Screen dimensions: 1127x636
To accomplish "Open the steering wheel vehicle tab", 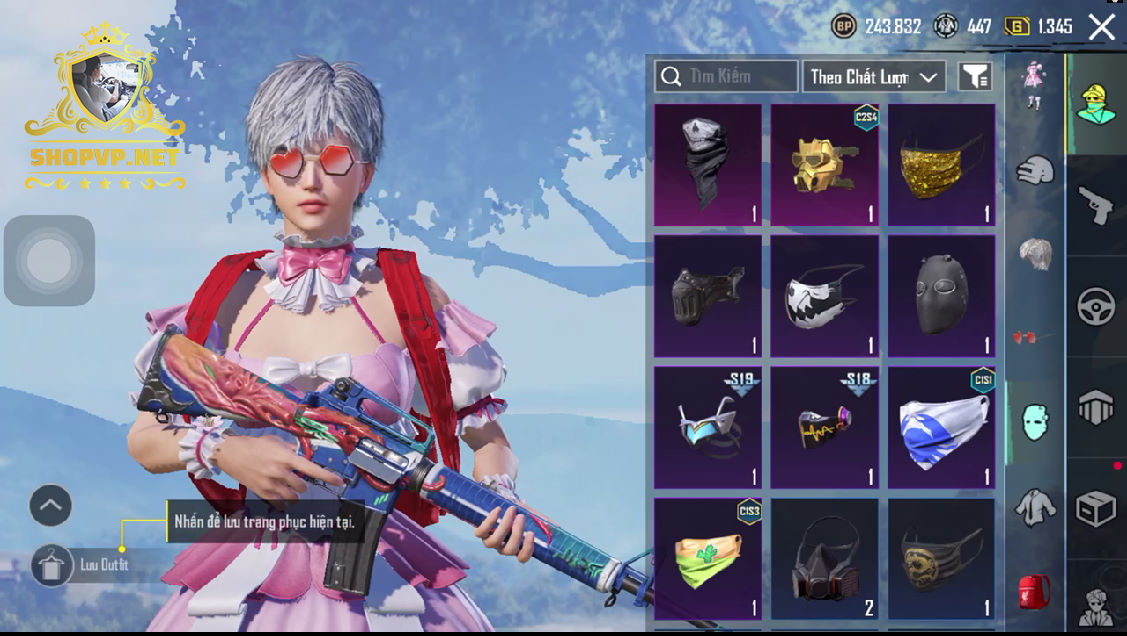I will pos(1096,307).
